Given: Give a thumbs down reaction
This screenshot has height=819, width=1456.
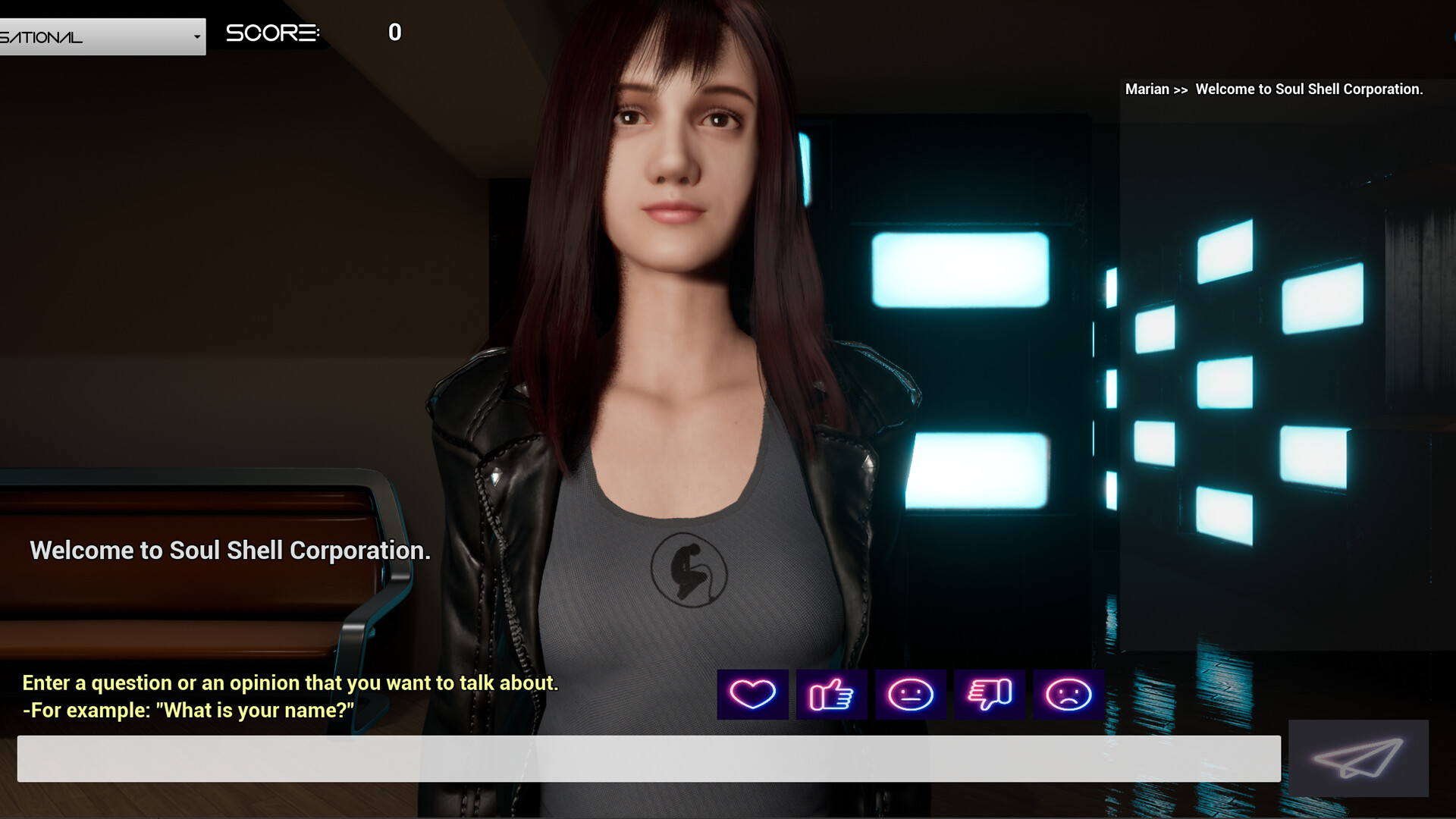Looking at the screenshot, I should pyautogui.click(x=990, y=694).
